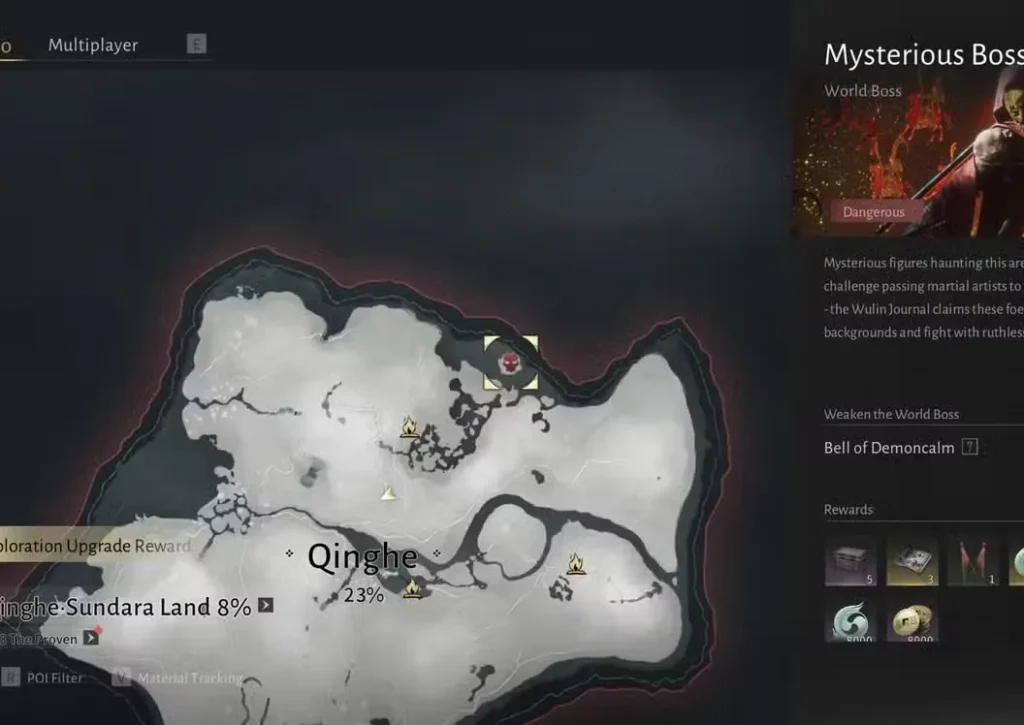This screenshot has width=1024, height=725.
Task: Expand the Sundara Land 8% arrow
Action: point(266,605)
